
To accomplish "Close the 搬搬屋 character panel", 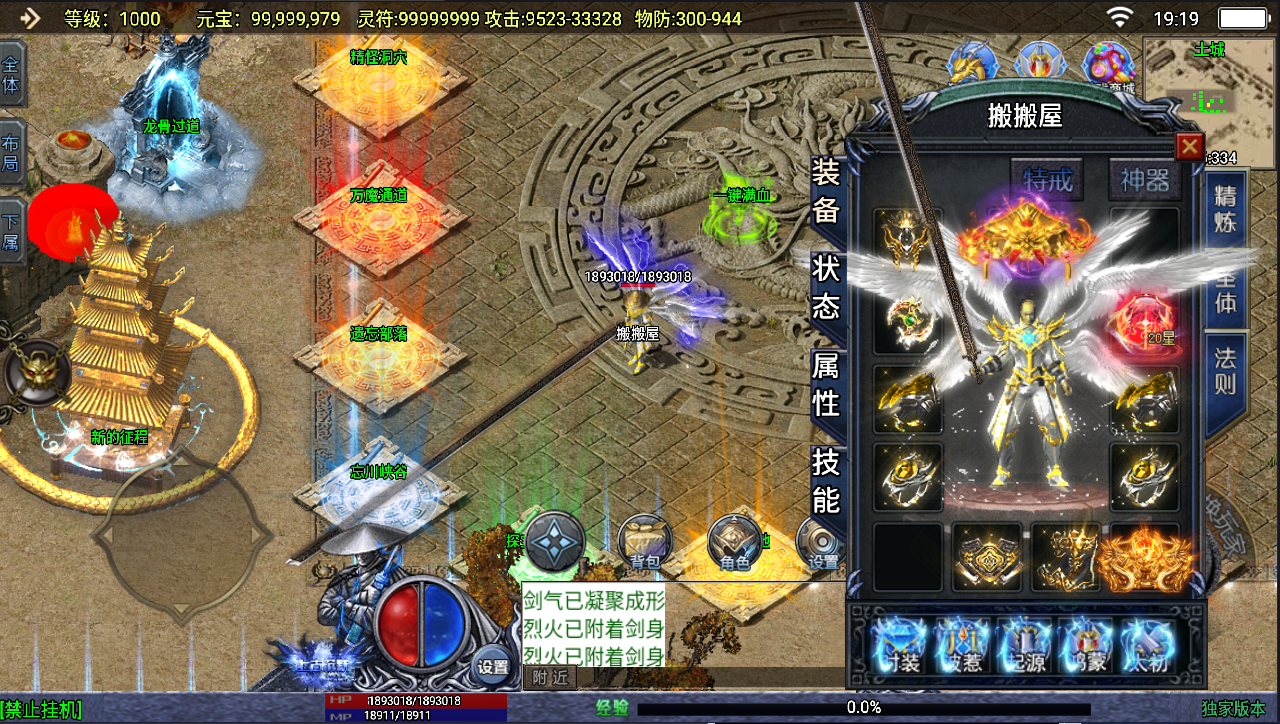I will 1189,147.
